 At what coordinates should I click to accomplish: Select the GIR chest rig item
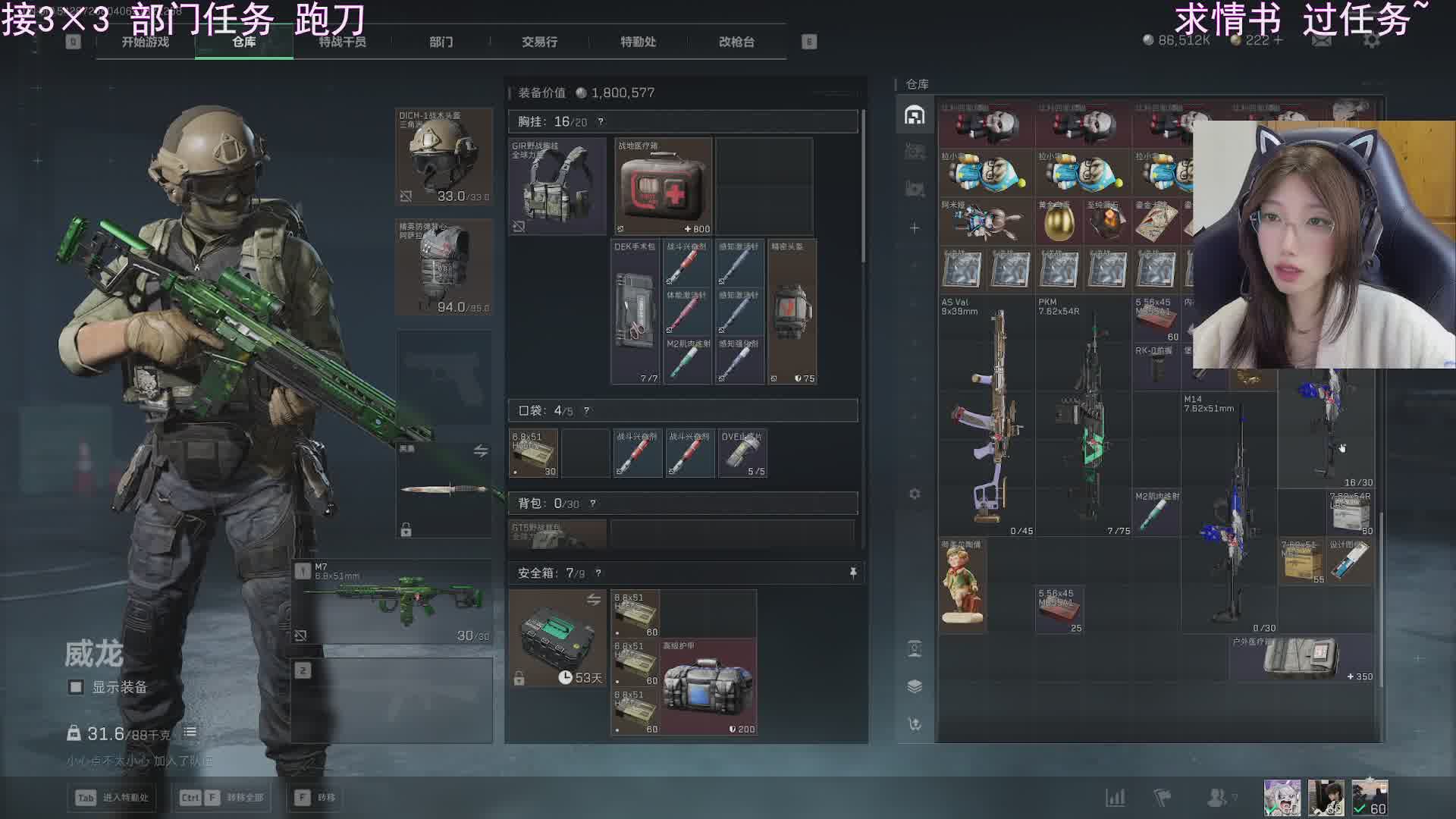pyautogui.click(x=557, y=187)
